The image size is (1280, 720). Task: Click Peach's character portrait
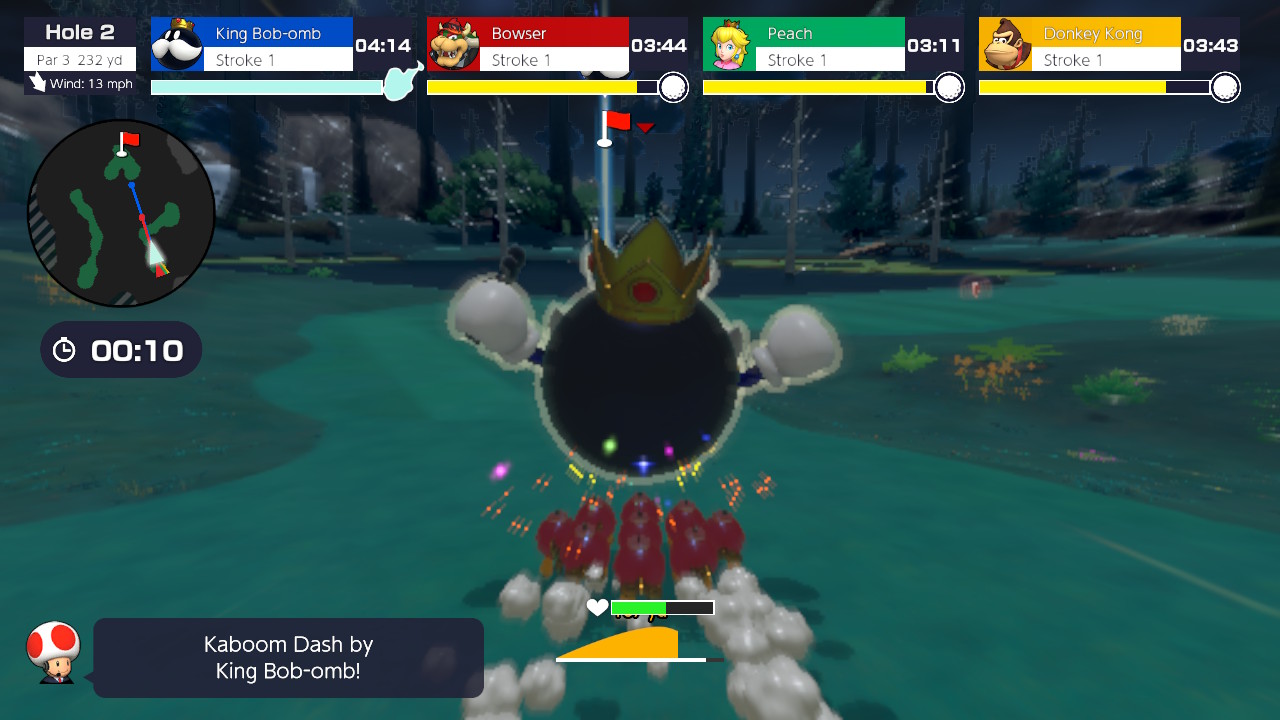click(731, 44)
